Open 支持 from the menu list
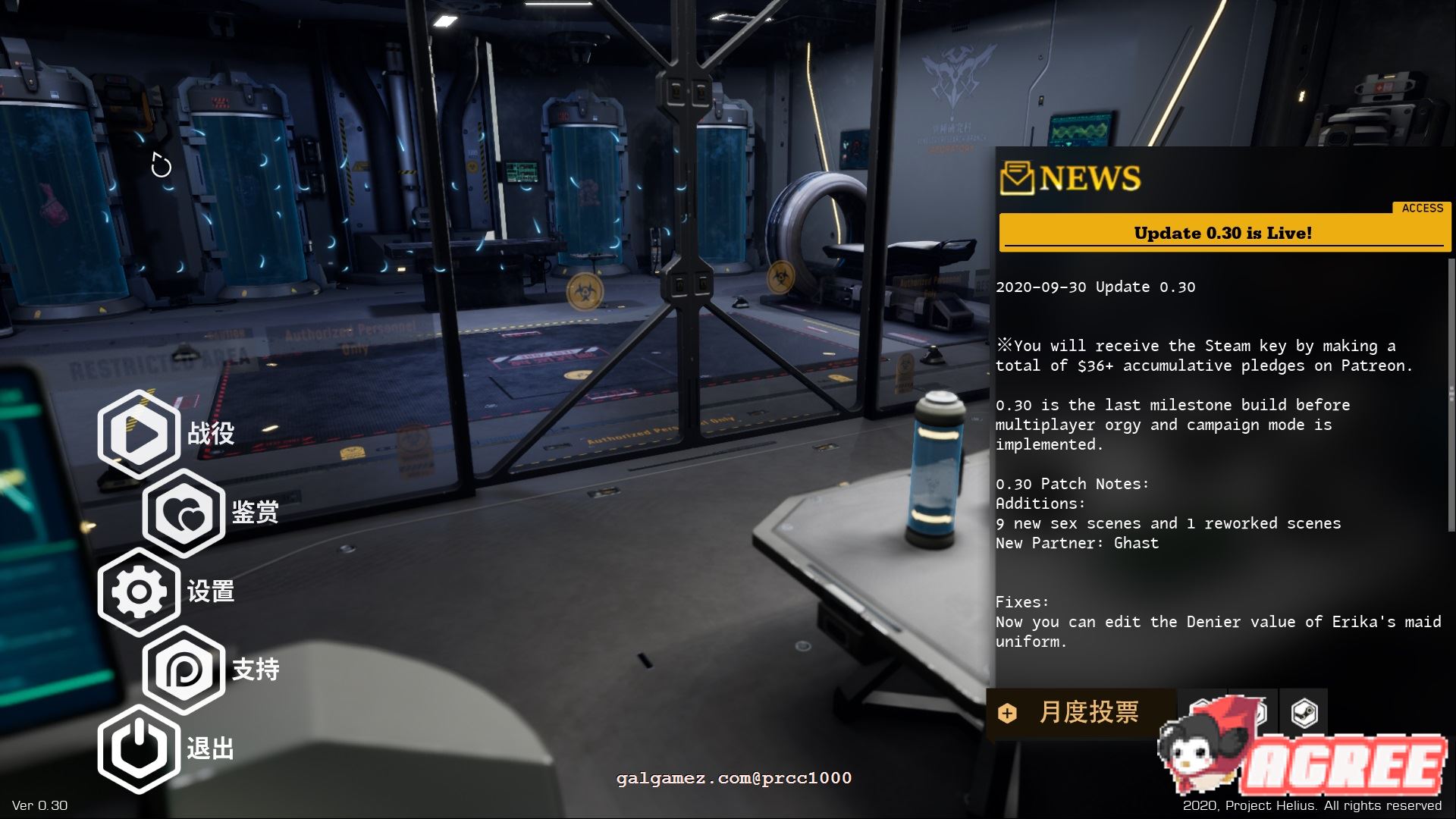The height and width of the screenshot is (819, 1456). (257, 670)
